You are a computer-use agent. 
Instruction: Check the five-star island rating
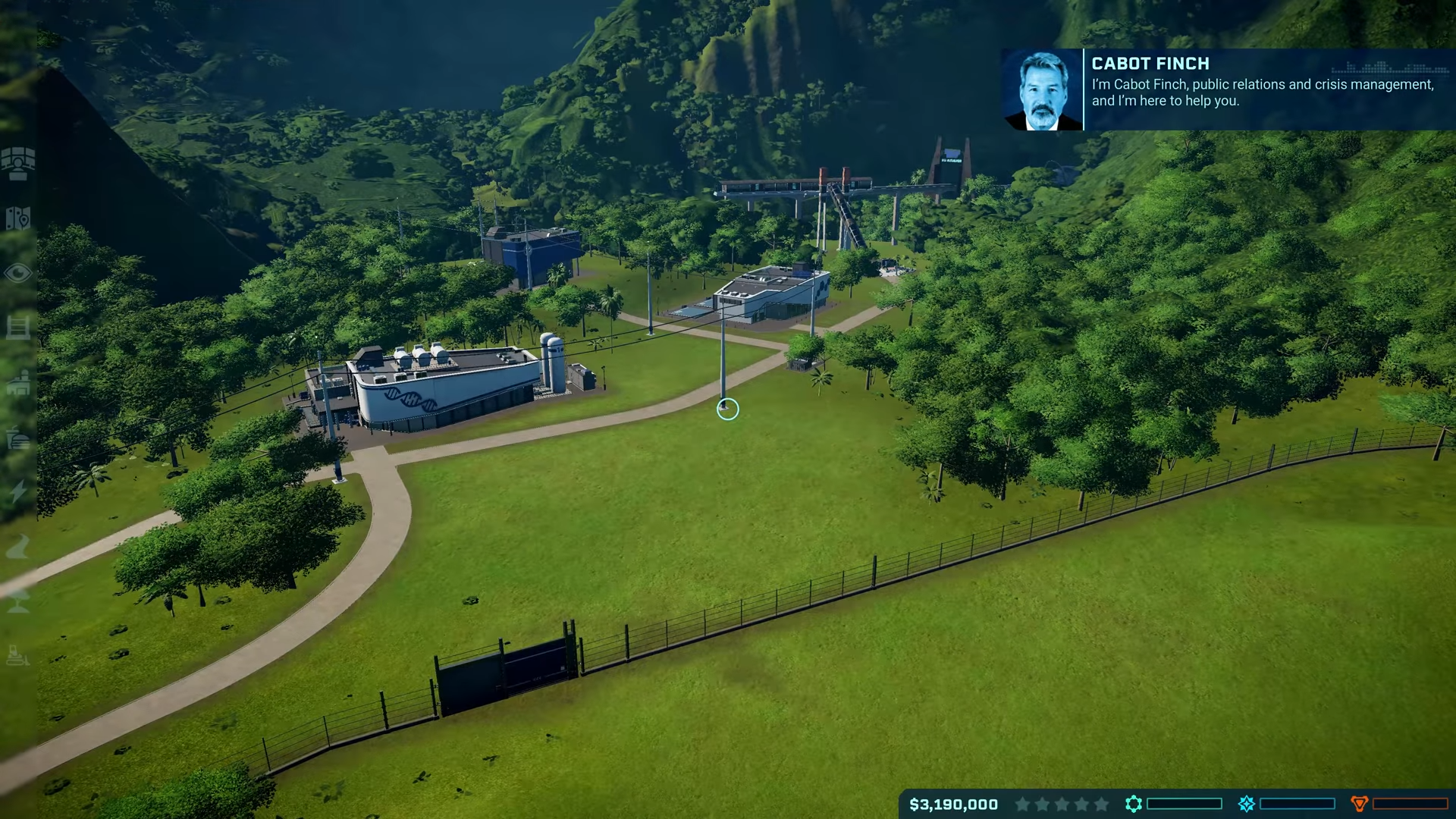pyautogui.click(x=1062, y=804)
